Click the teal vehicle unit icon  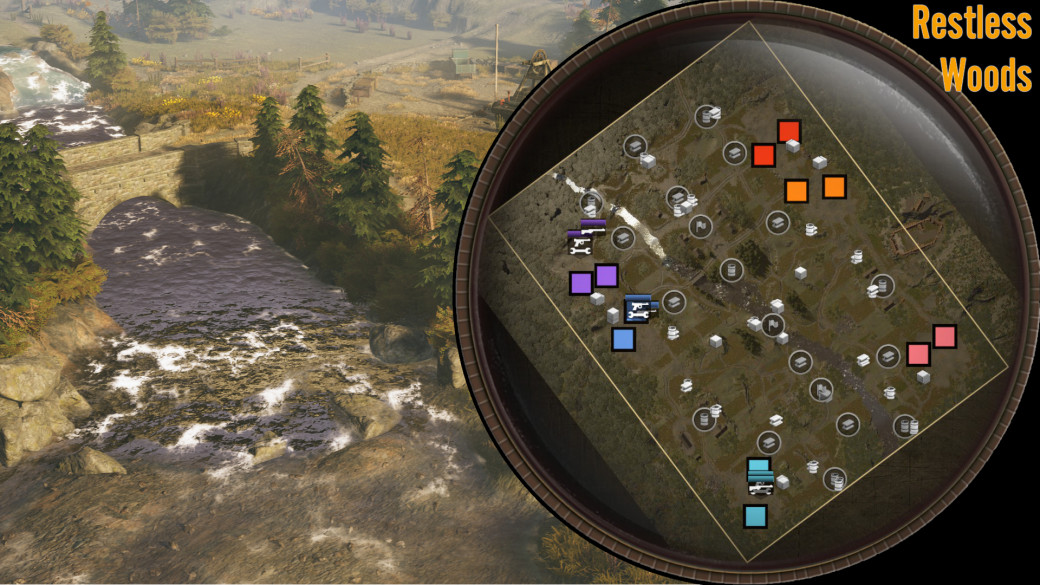point(760,482)
